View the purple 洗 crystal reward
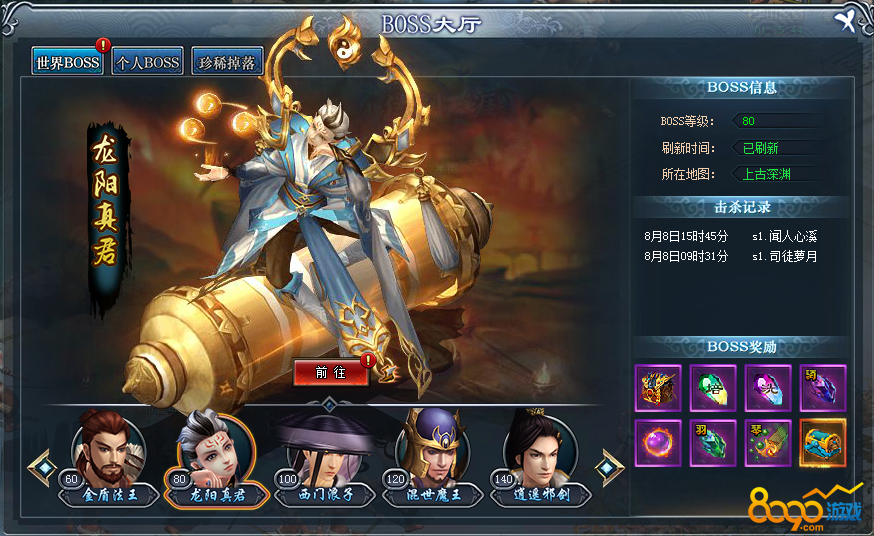Image resolution: width=874 pixels, height=536 pixels. (x=768, y=388)
